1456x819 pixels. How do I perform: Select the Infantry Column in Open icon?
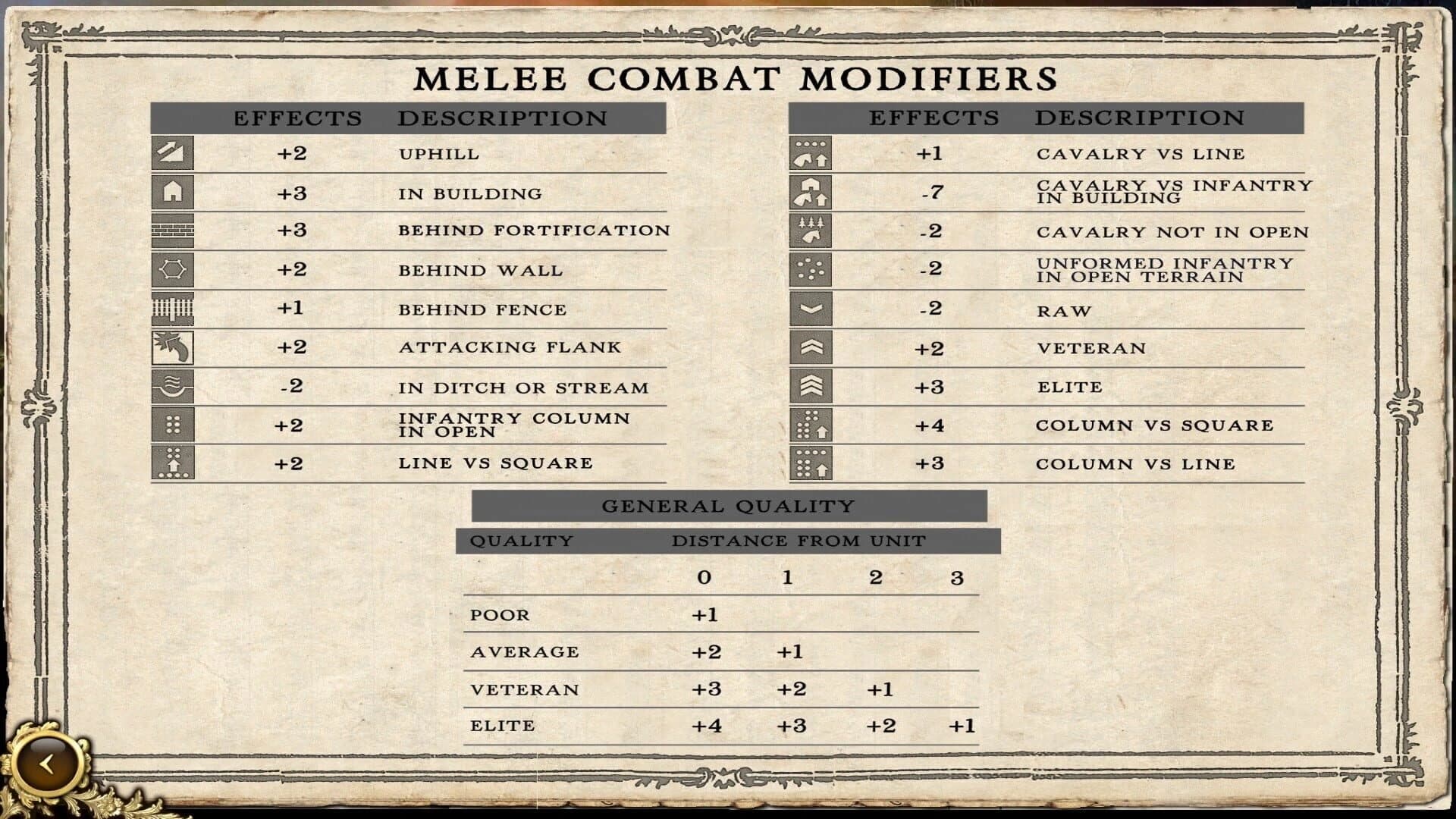[173, 425]
